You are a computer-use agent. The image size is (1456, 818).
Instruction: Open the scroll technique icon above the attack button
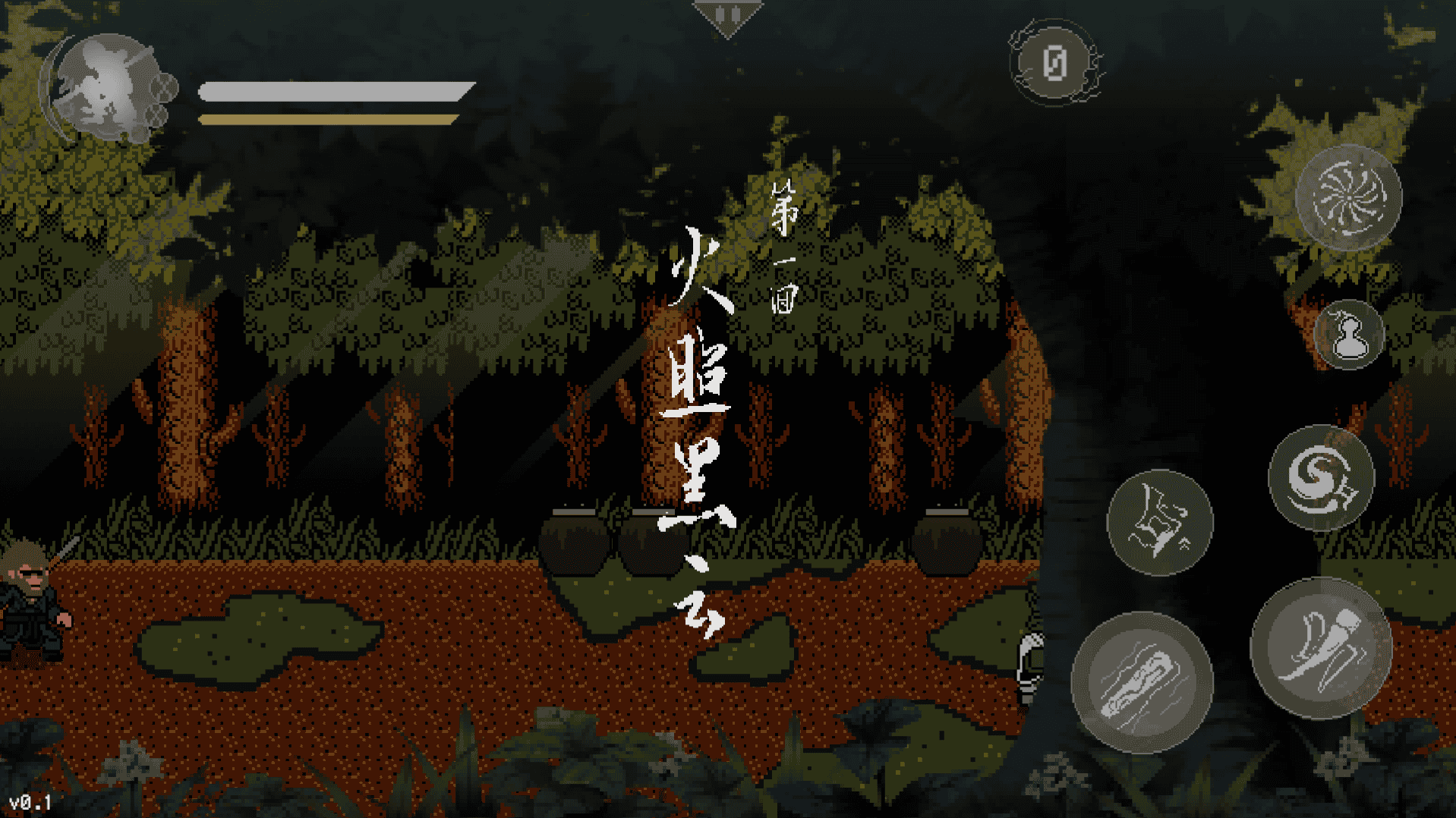click(1161, 524)
